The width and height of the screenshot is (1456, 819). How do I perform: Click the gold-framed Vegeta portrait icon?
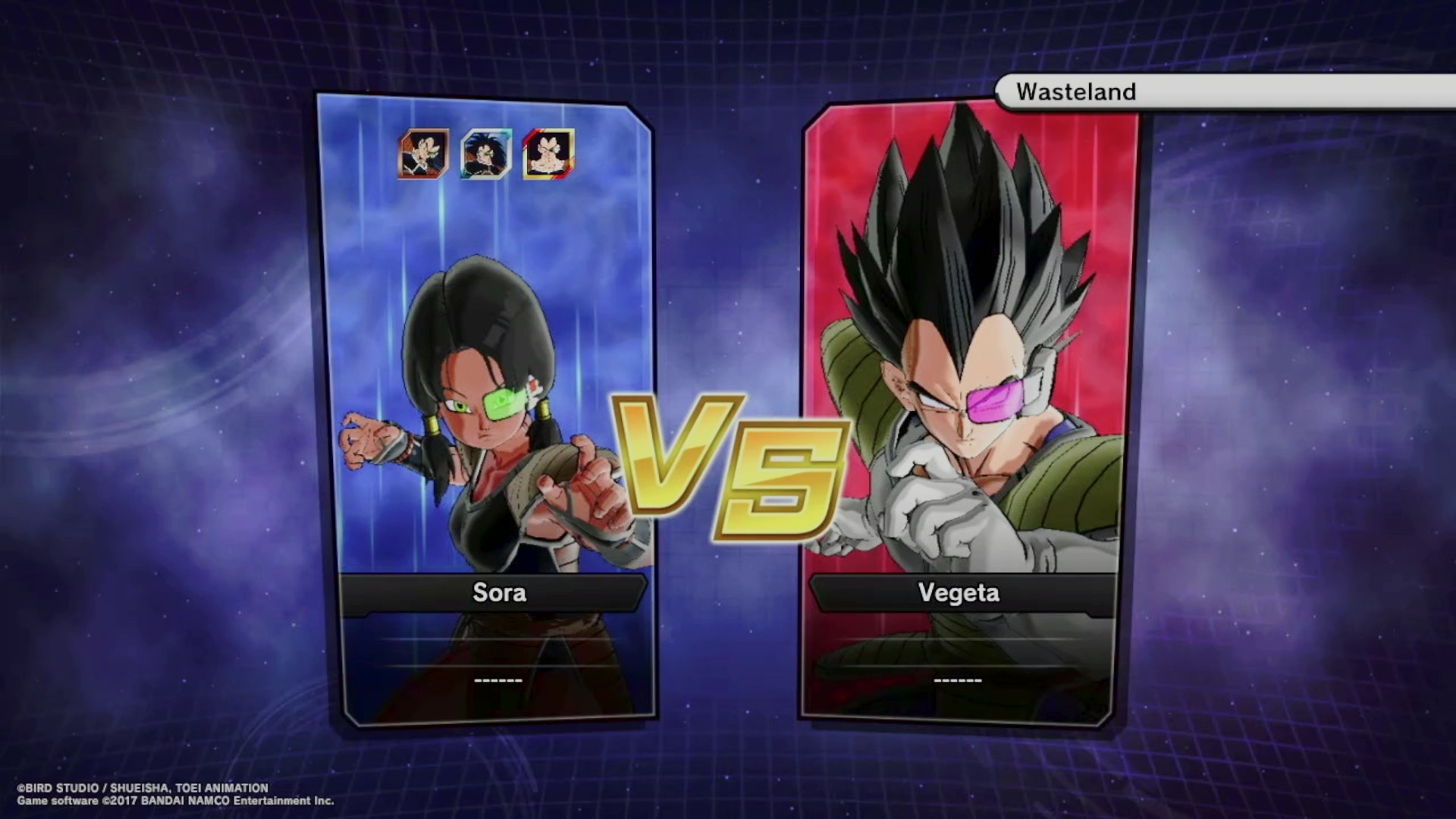[x=548, y=154]
